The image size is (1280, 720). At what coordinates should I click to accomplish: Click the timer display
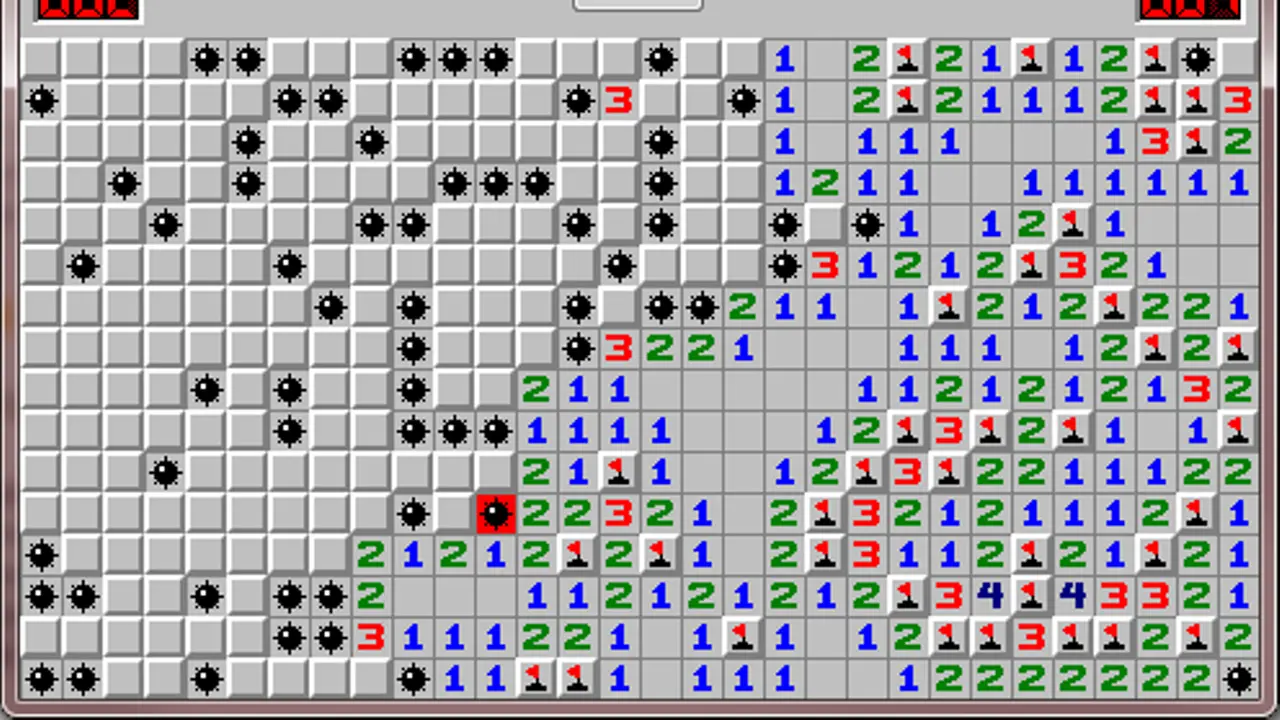point(1190,10)
